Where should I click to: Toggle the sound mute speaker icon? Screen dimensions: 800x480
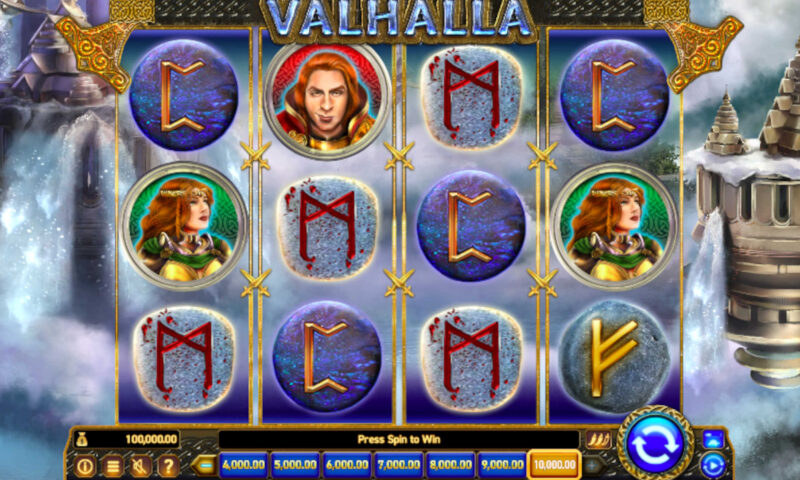pyautogui.click(x=141, y=466)
